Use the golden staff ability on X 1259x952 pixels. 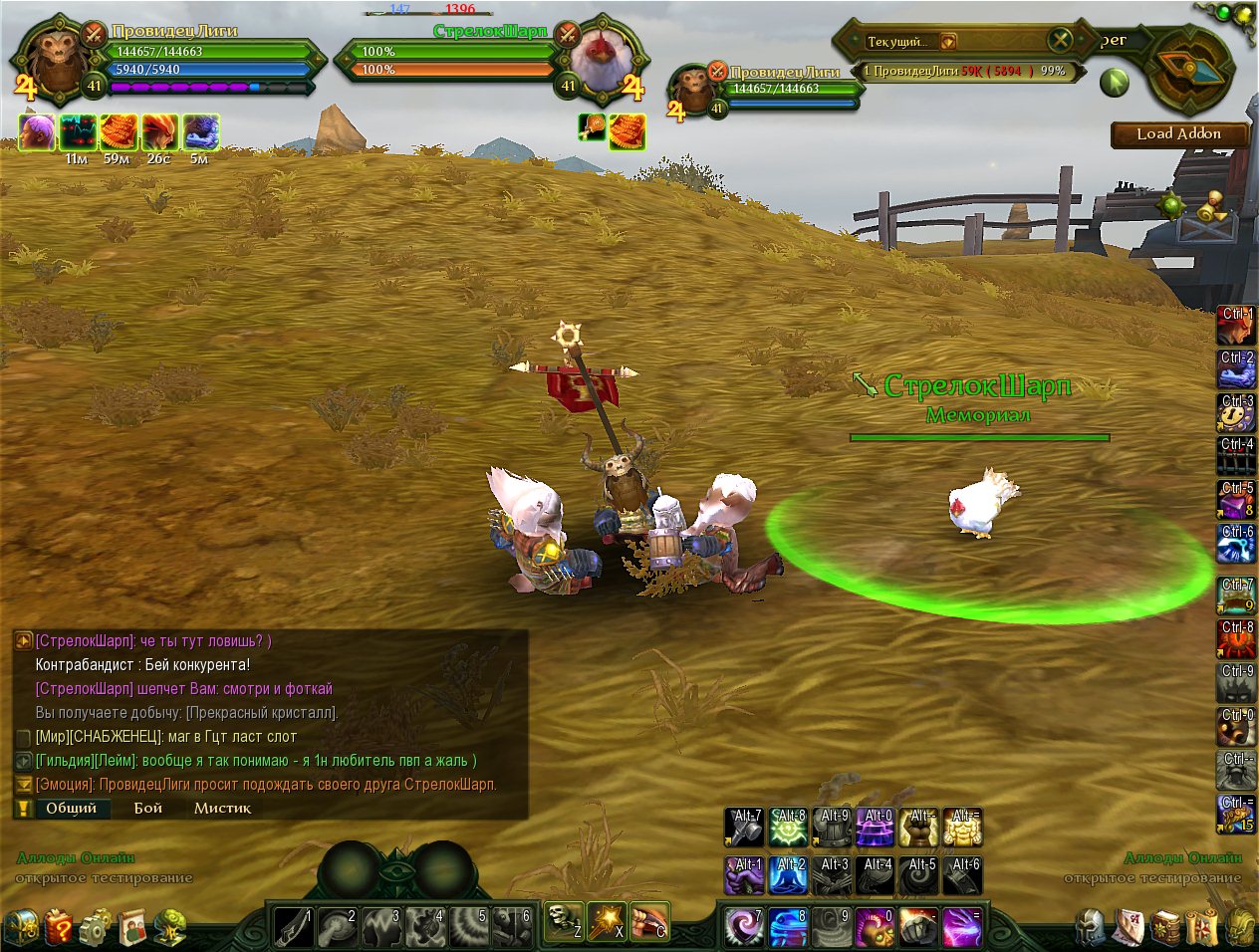click(x=606, y=923)
